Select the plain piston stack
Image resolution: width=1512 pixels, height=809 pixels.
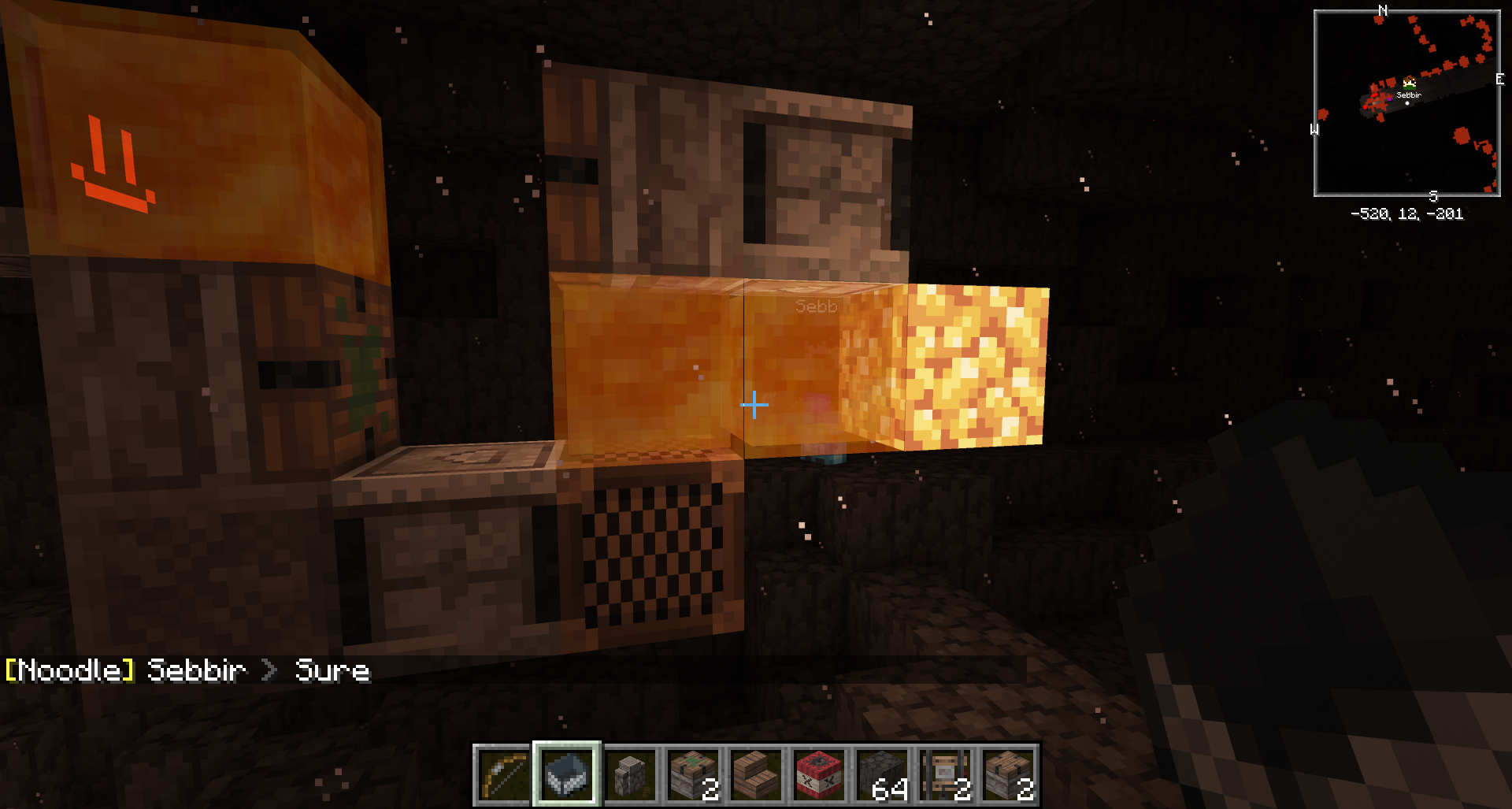(1008, 774)
